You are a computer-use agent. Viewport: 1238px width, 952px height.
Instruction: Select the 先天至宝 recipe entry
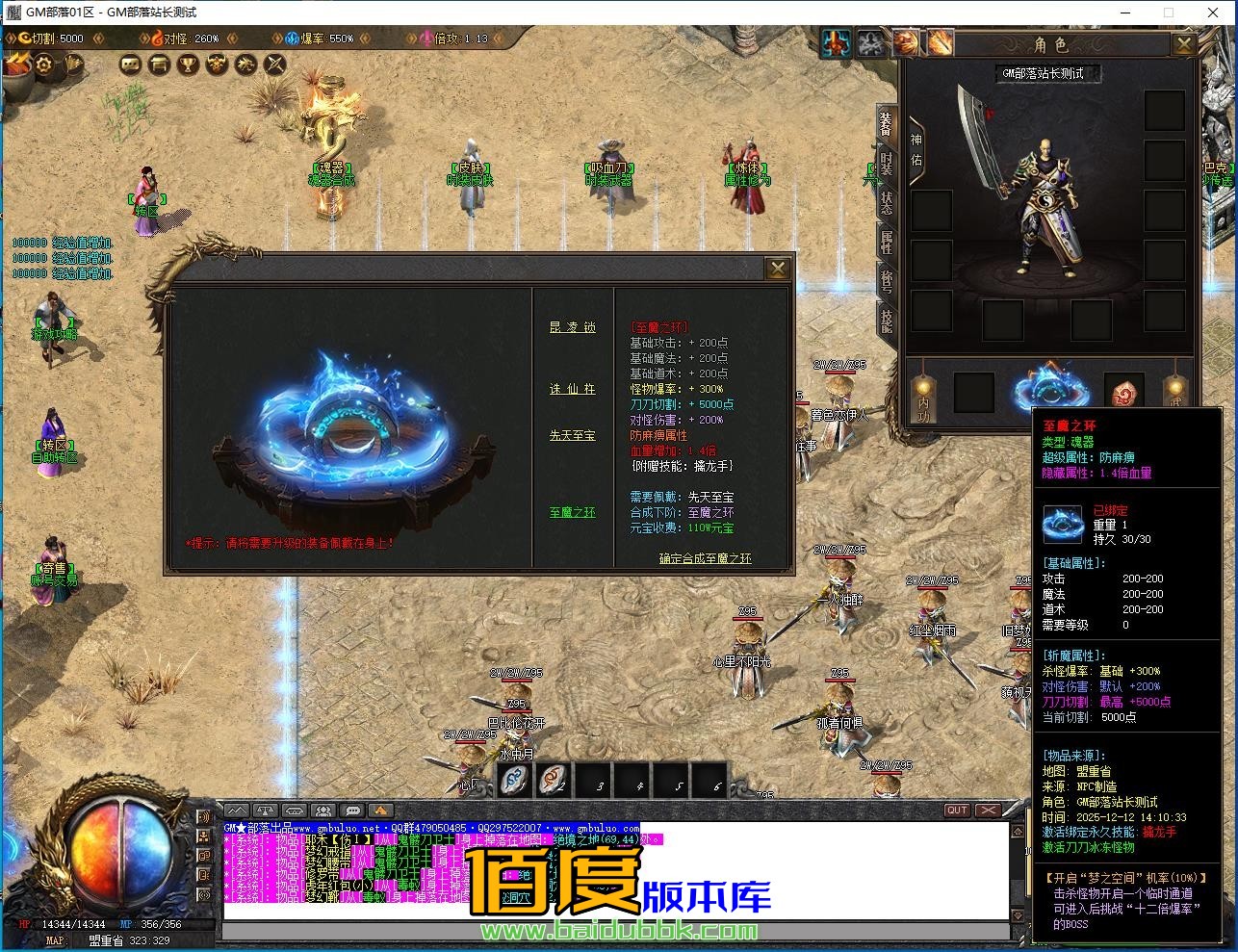coord(573,435)
